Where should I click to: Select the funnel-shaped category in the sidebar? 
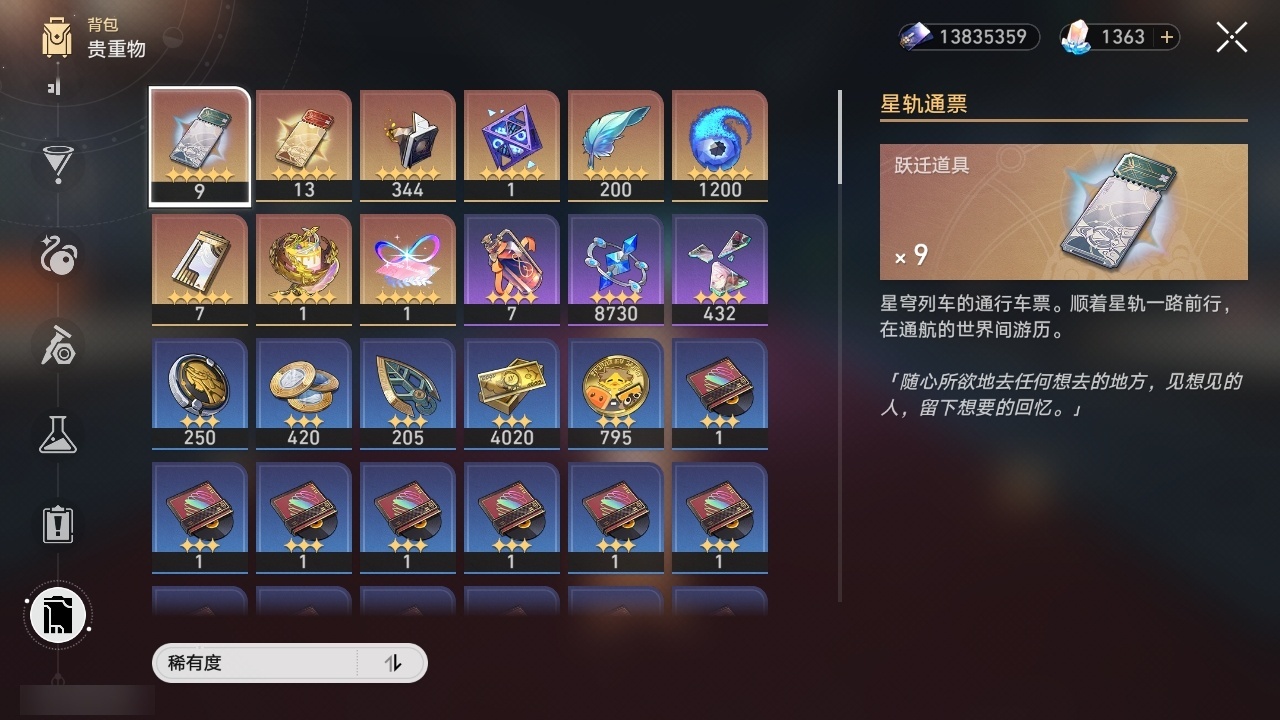tap(57, 166)
